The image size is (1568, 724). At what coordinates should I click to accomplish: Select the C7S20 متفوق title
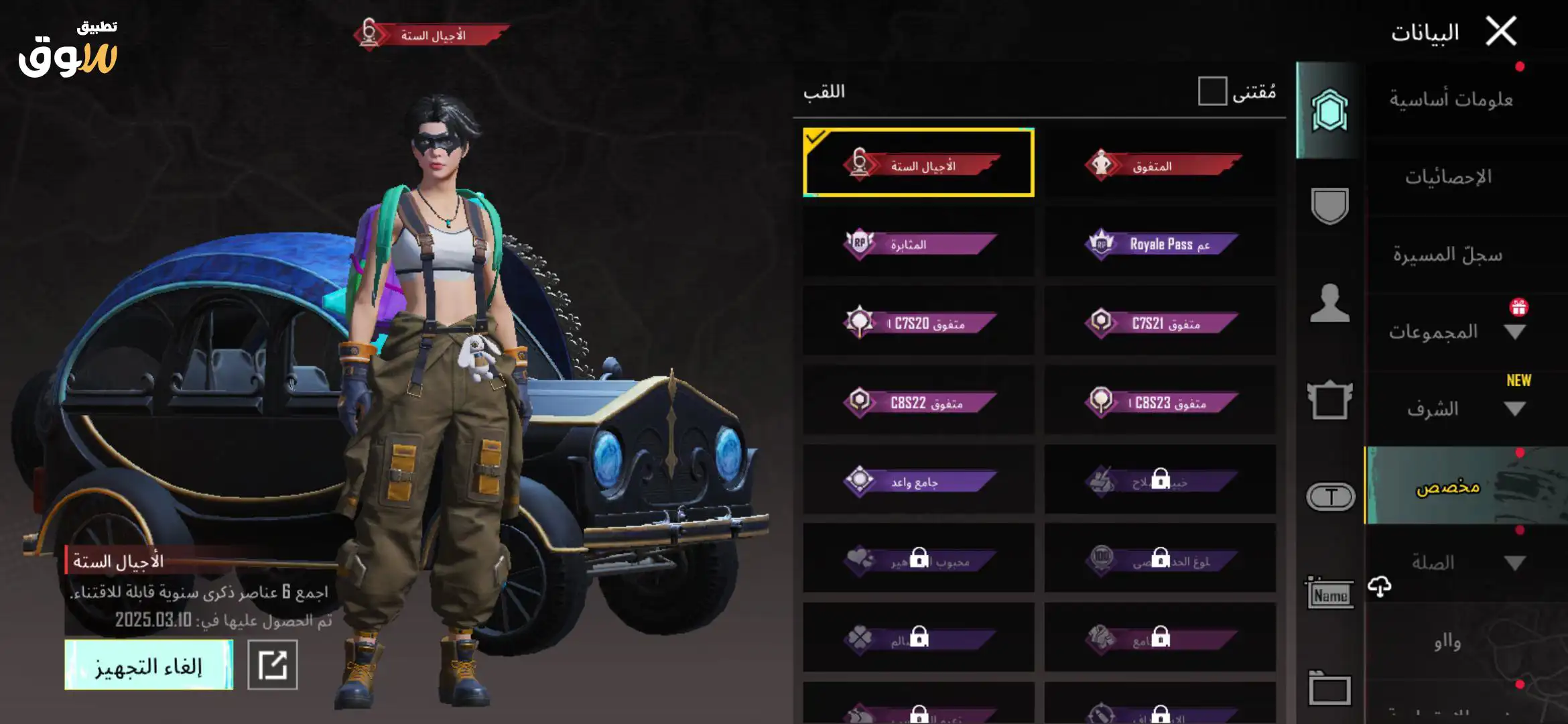(919, 322)
